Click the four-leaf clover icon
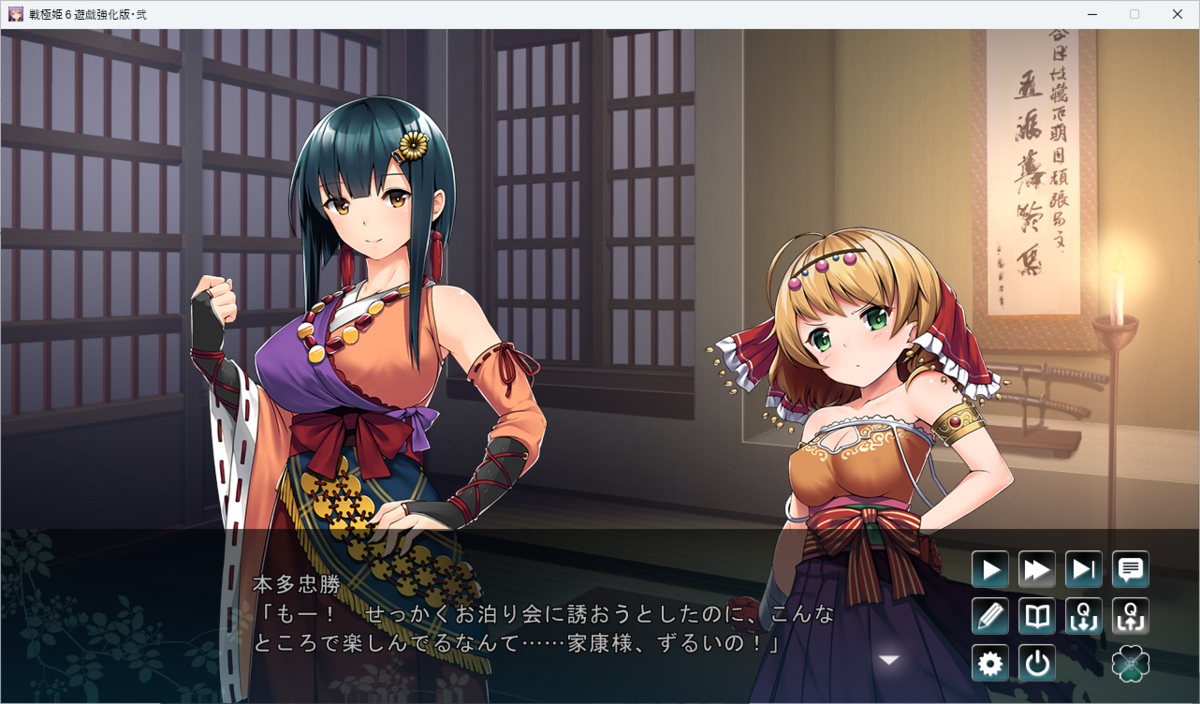The image size is (1200, 704). pyautogui.click(x=1131, y=664)
